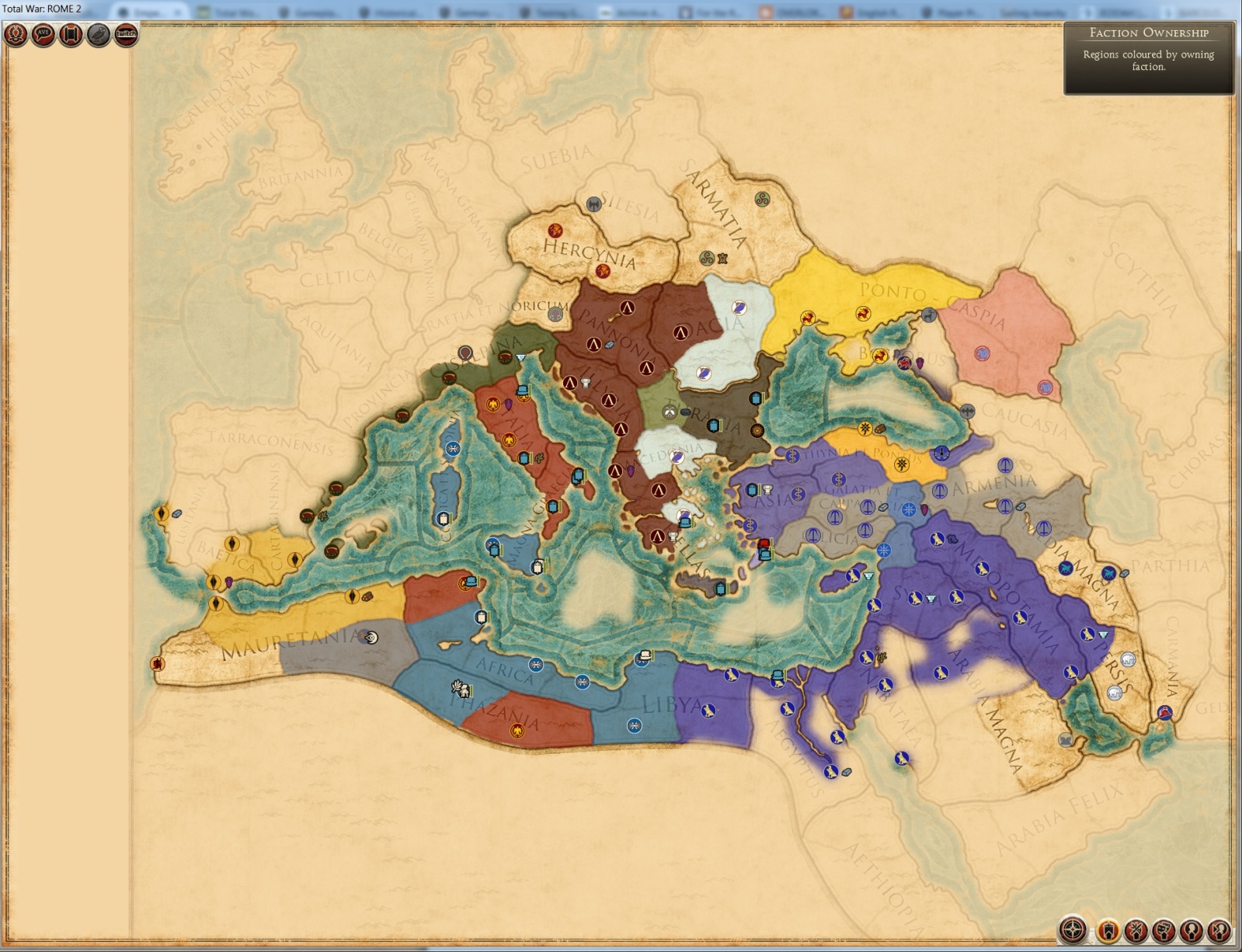The height and width of the screenshot is (952, 1242).
Task: Show the theatre masks map filter
Action: (x=1164, y=929)
